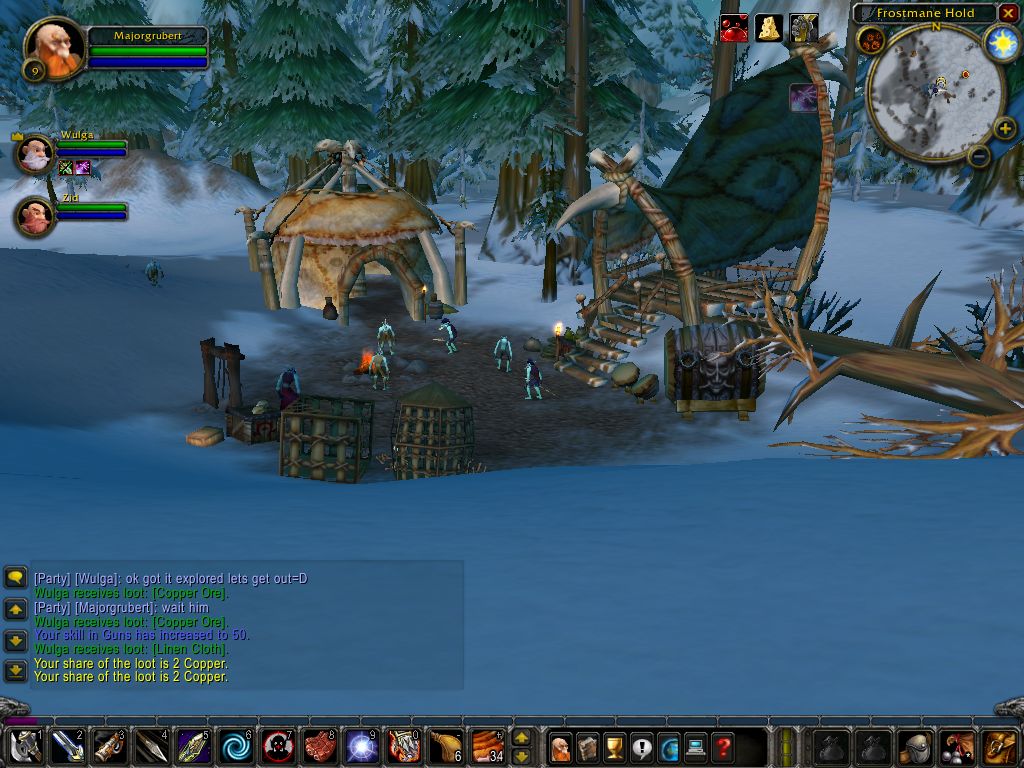Target party member Wulga's portrait

[35, 154]
